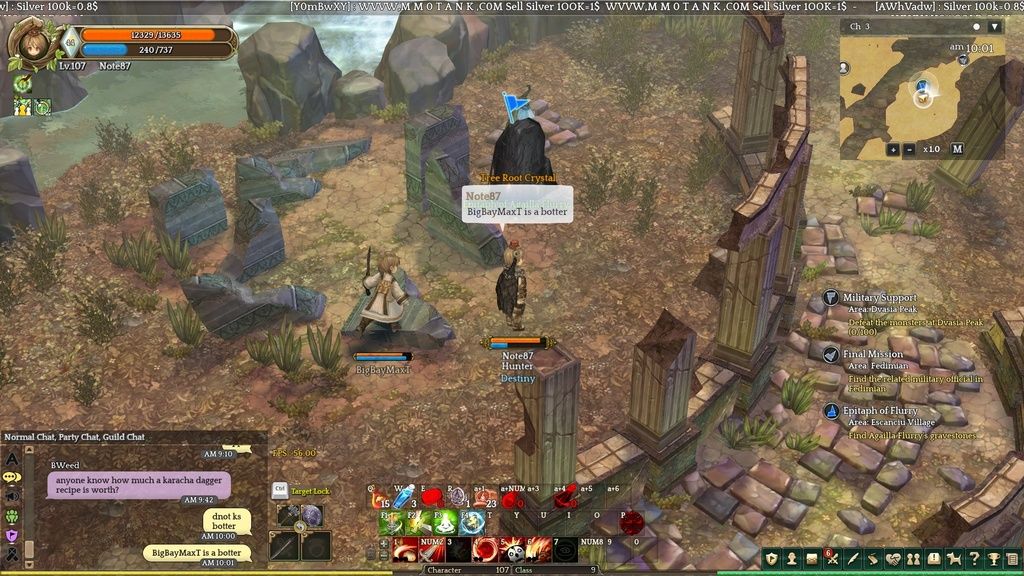
Task: Open the character info silhouette icon
Action: (x=791, y=558)
